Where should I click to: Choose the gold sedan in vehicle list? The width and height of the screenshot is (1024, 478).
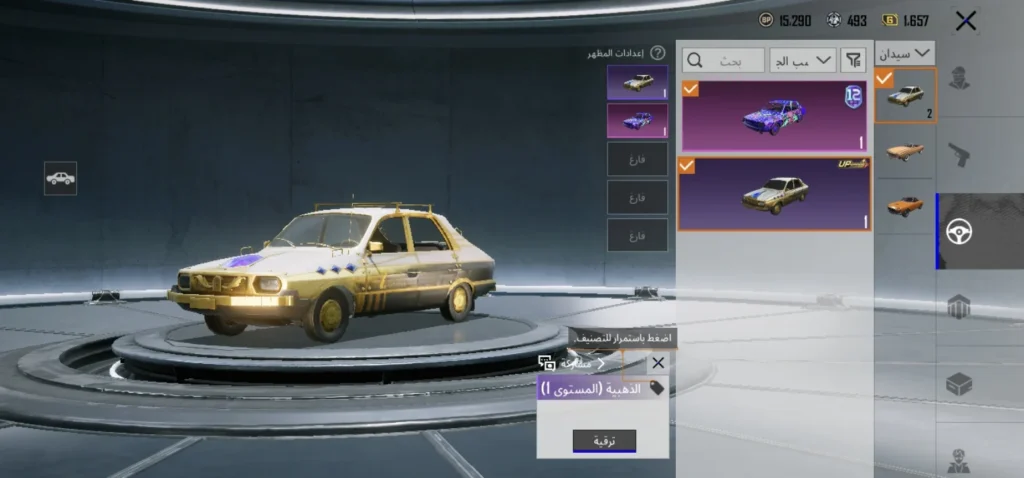pyautogui.click(x=905, y=96)
